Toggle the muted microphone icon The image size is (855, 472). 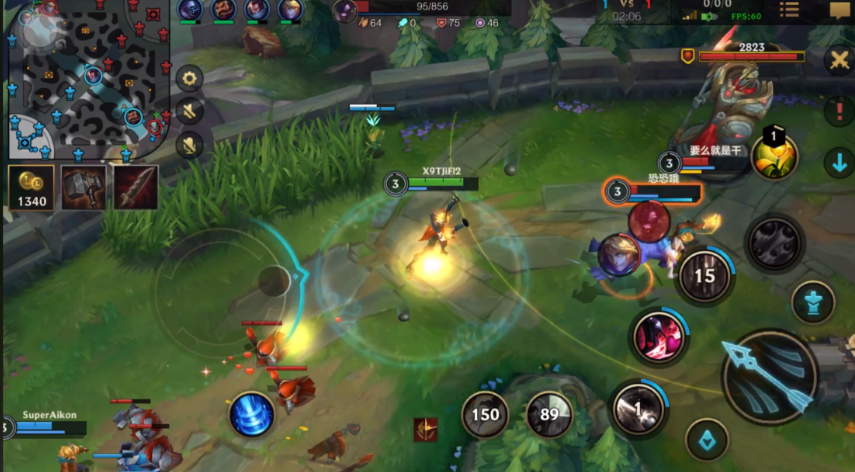(x=189, y=145)
